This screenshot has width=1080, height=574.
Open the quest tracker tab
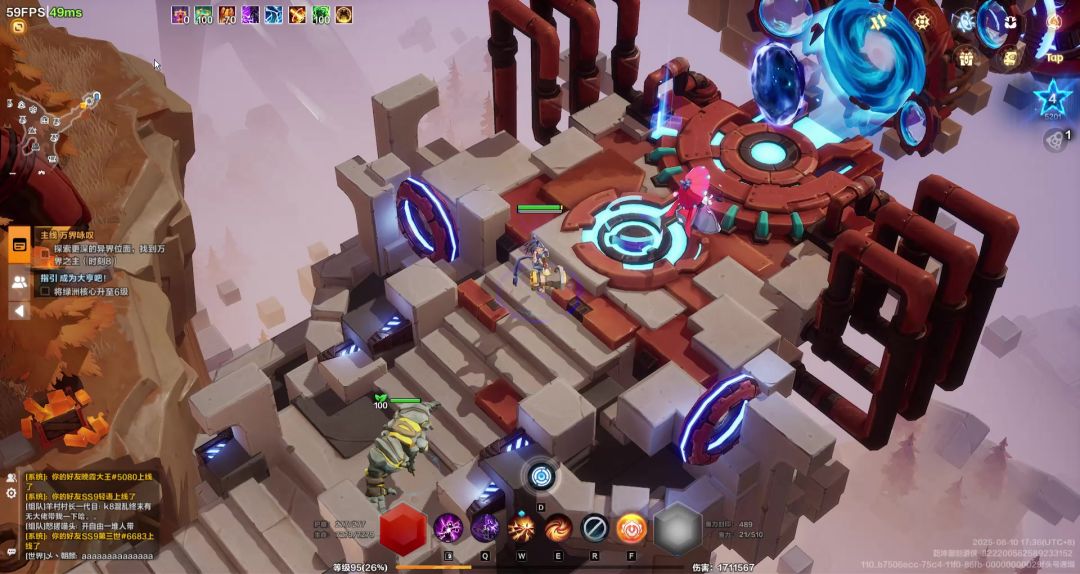pyautogui.click(x=19, y=244)
